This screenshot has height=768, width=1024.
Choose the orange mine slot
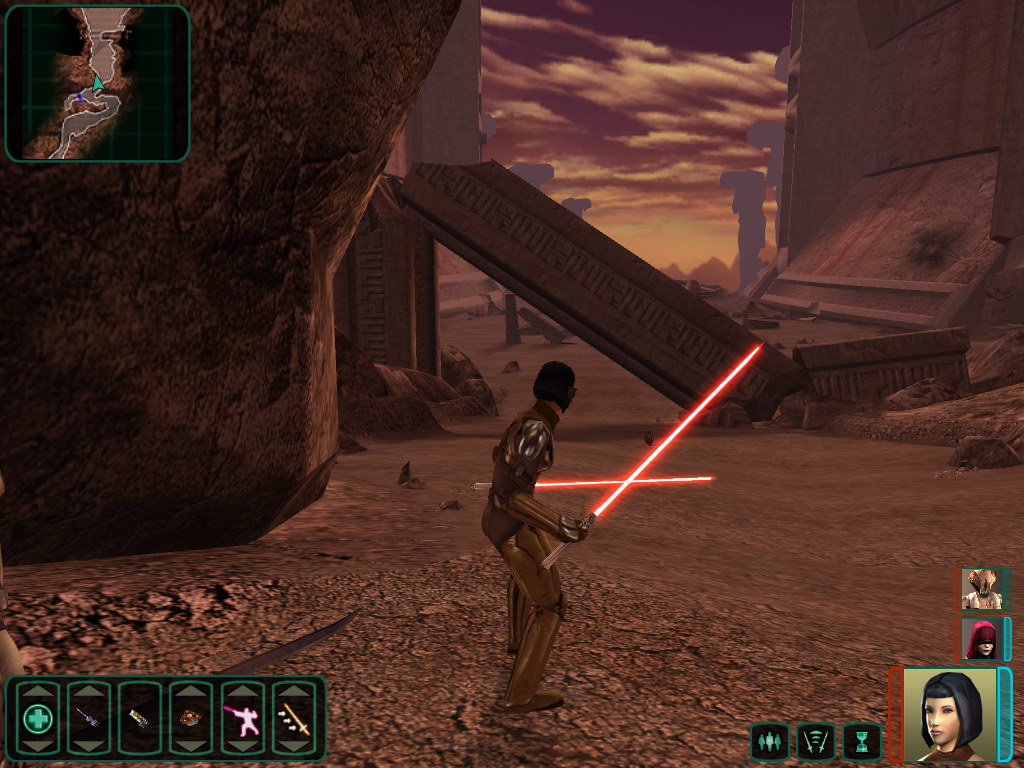[190, 718]
